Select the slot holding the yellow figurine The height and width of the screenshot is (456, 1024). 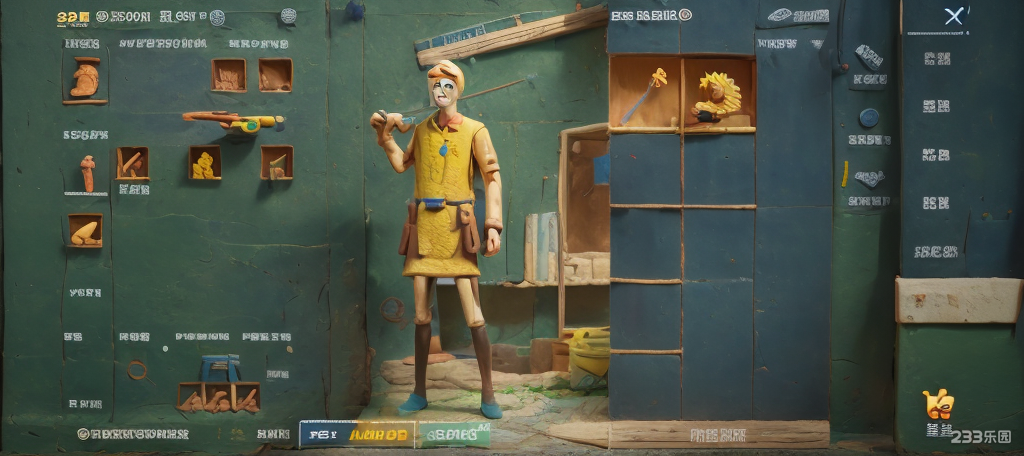pyautogui.click(x=205, y=162)
